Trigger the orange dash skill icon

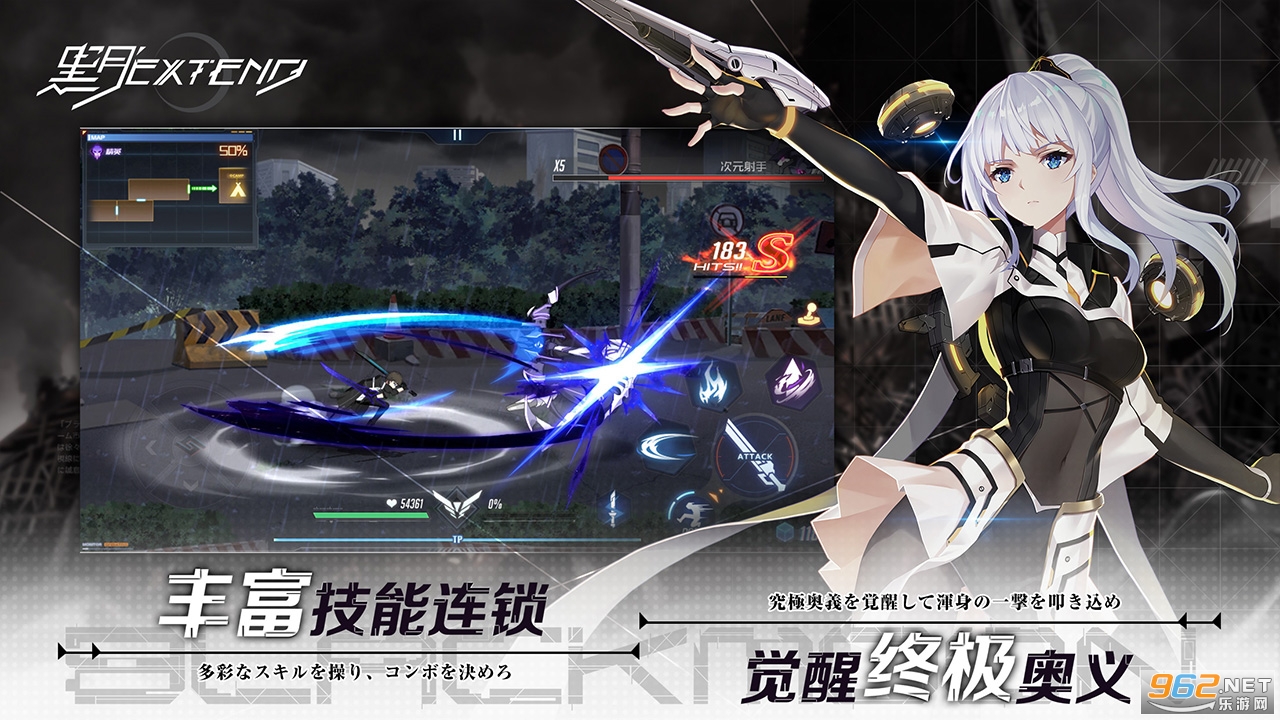tap(691, 513)
